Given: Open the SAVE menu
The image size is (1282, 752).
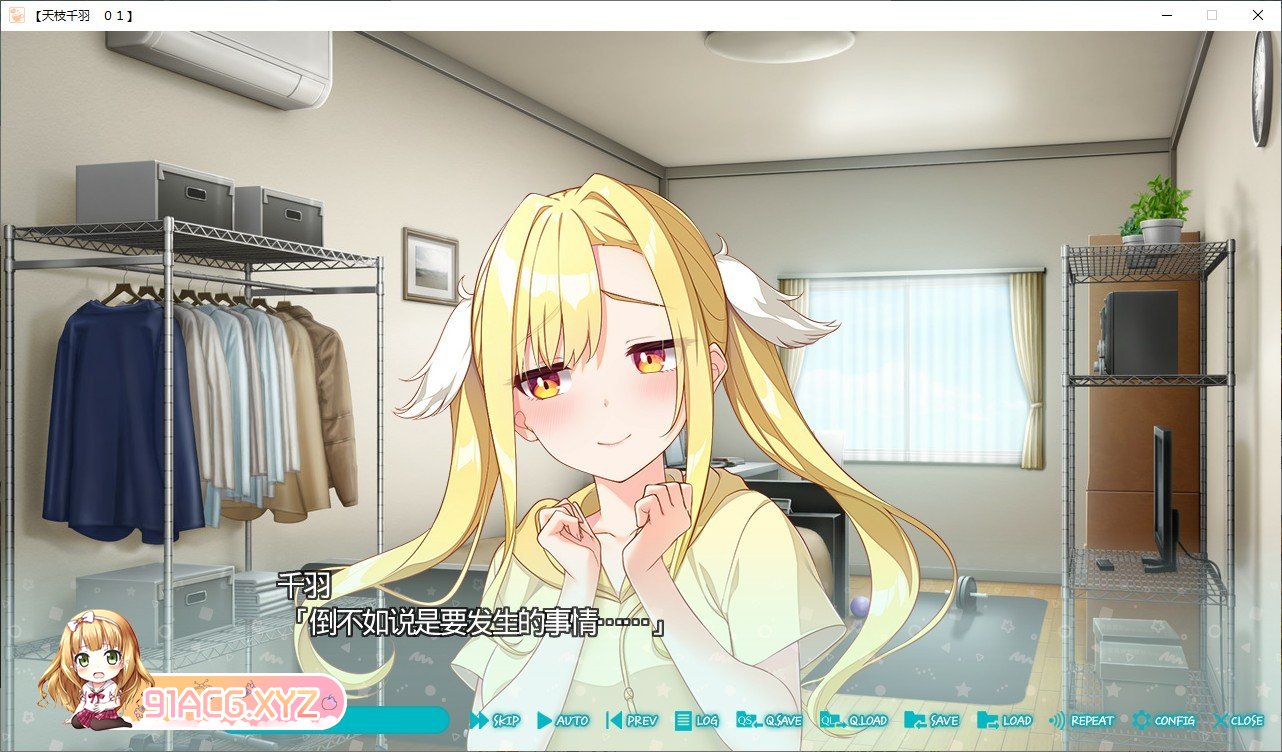Looking at the screenshot, I should (932, 720).
